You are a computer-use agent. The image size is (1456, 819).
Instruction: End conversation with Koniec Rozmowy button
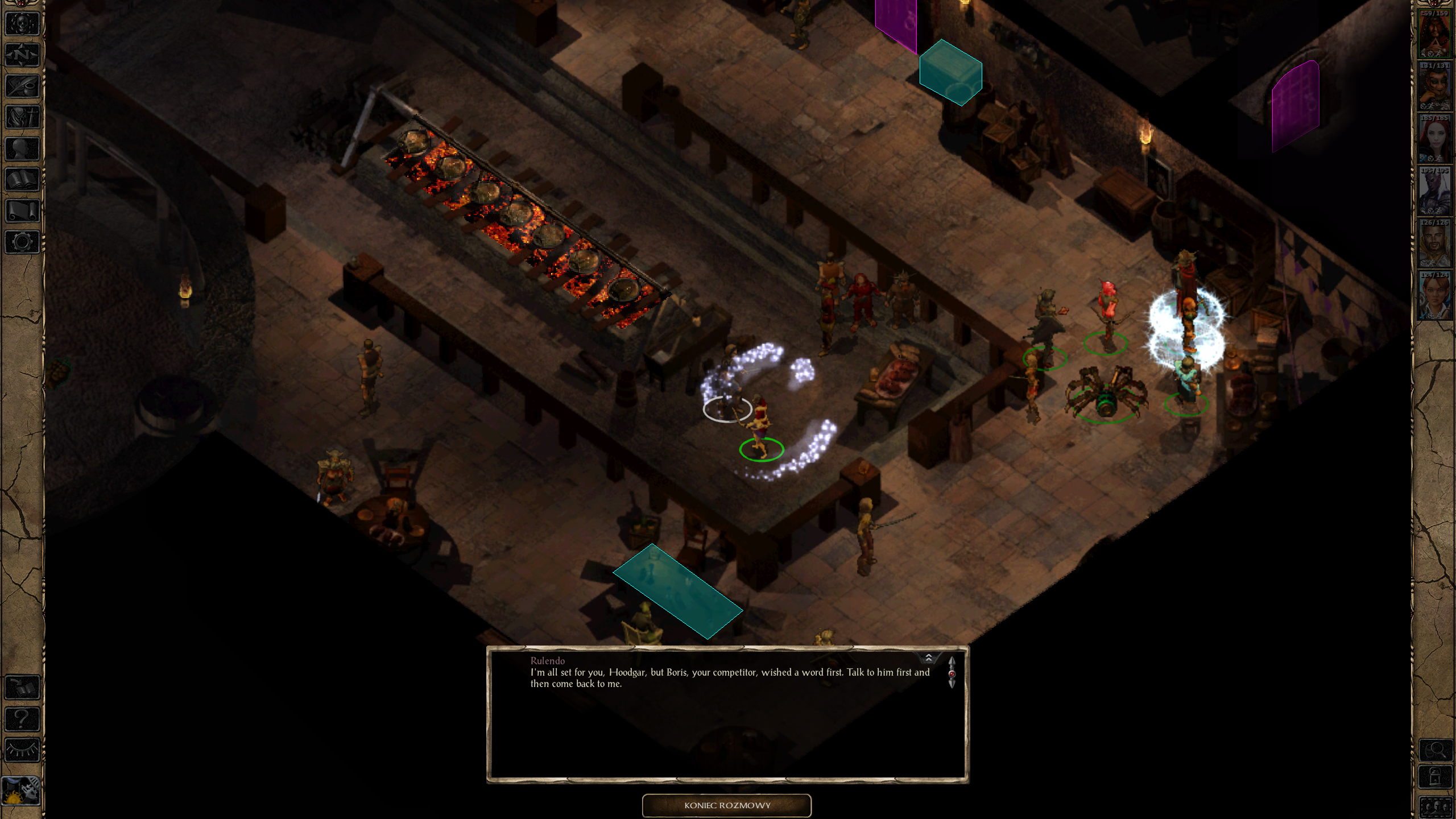(x=727, y=805)
